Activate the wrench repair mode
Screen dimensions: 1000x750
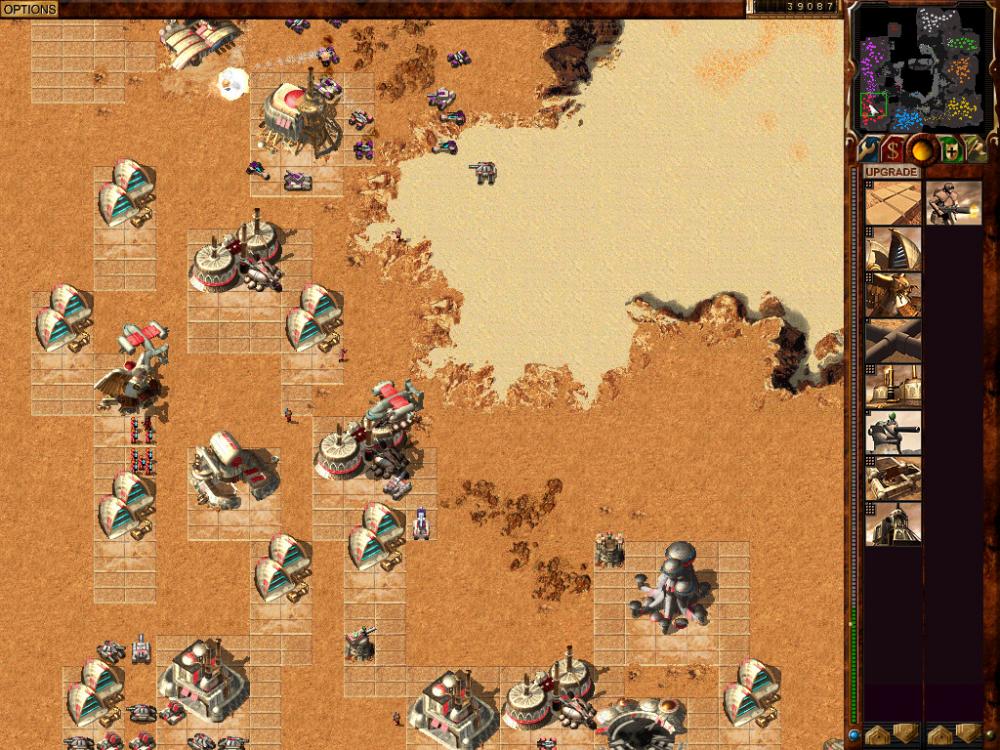(867, 150)
